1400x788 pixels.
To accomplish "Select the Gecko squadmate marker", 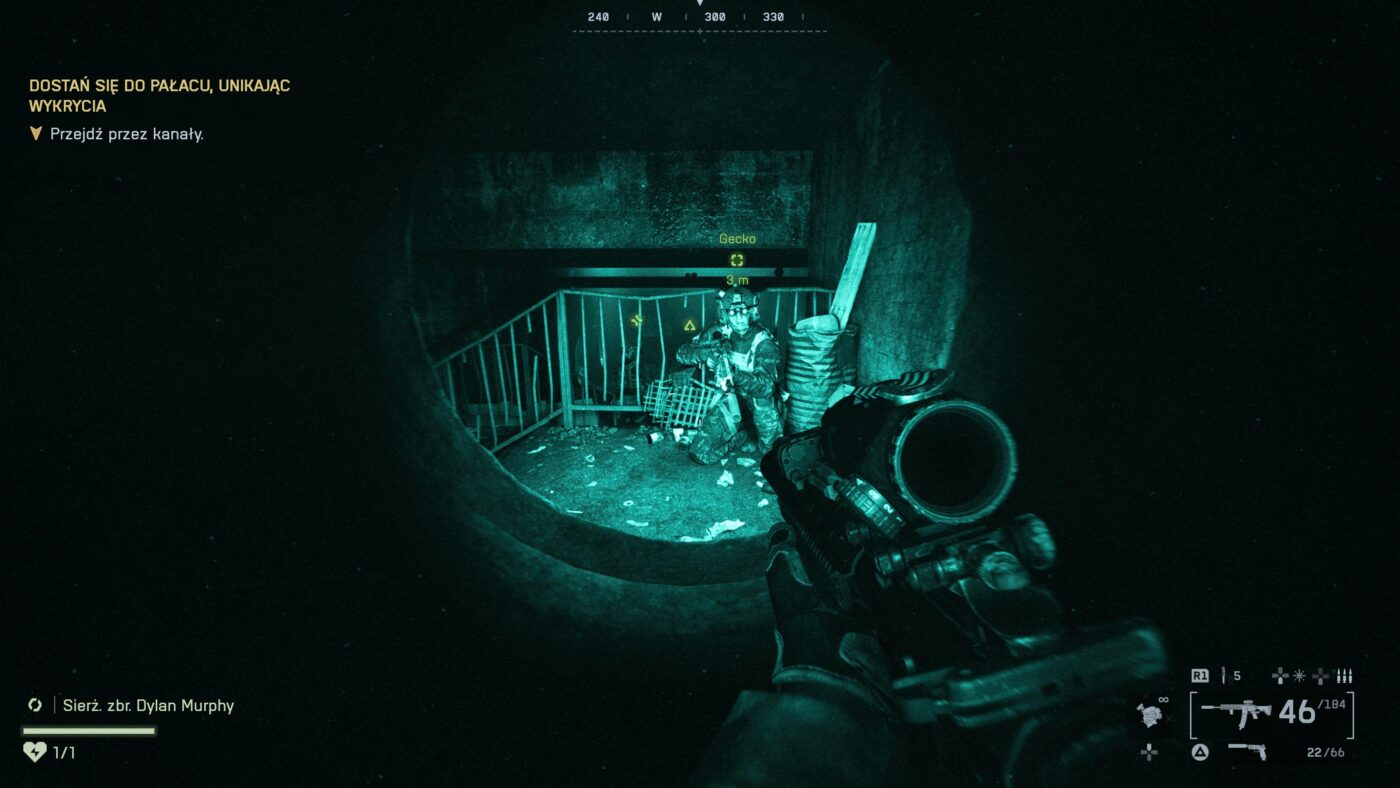I will coord(737,260).
